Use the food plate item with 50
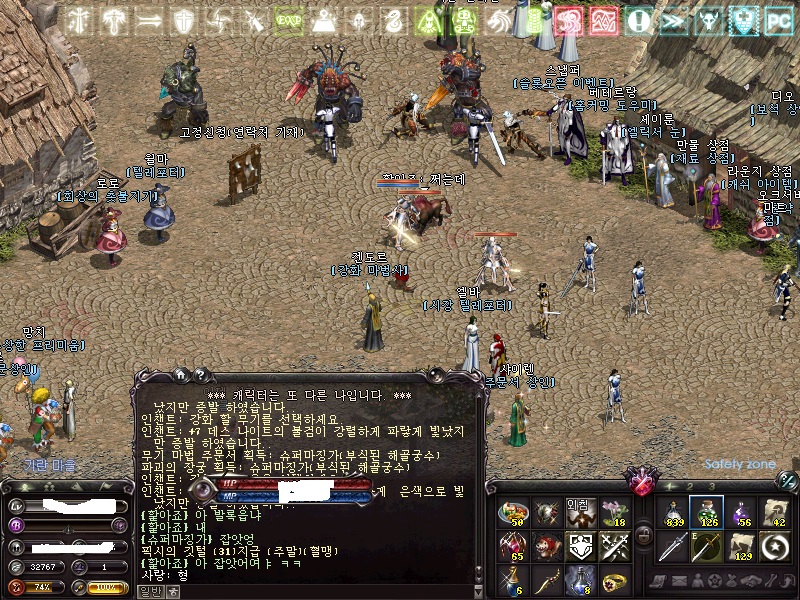The height and width of the screenshot is (600, 800). tap(515, 512)
